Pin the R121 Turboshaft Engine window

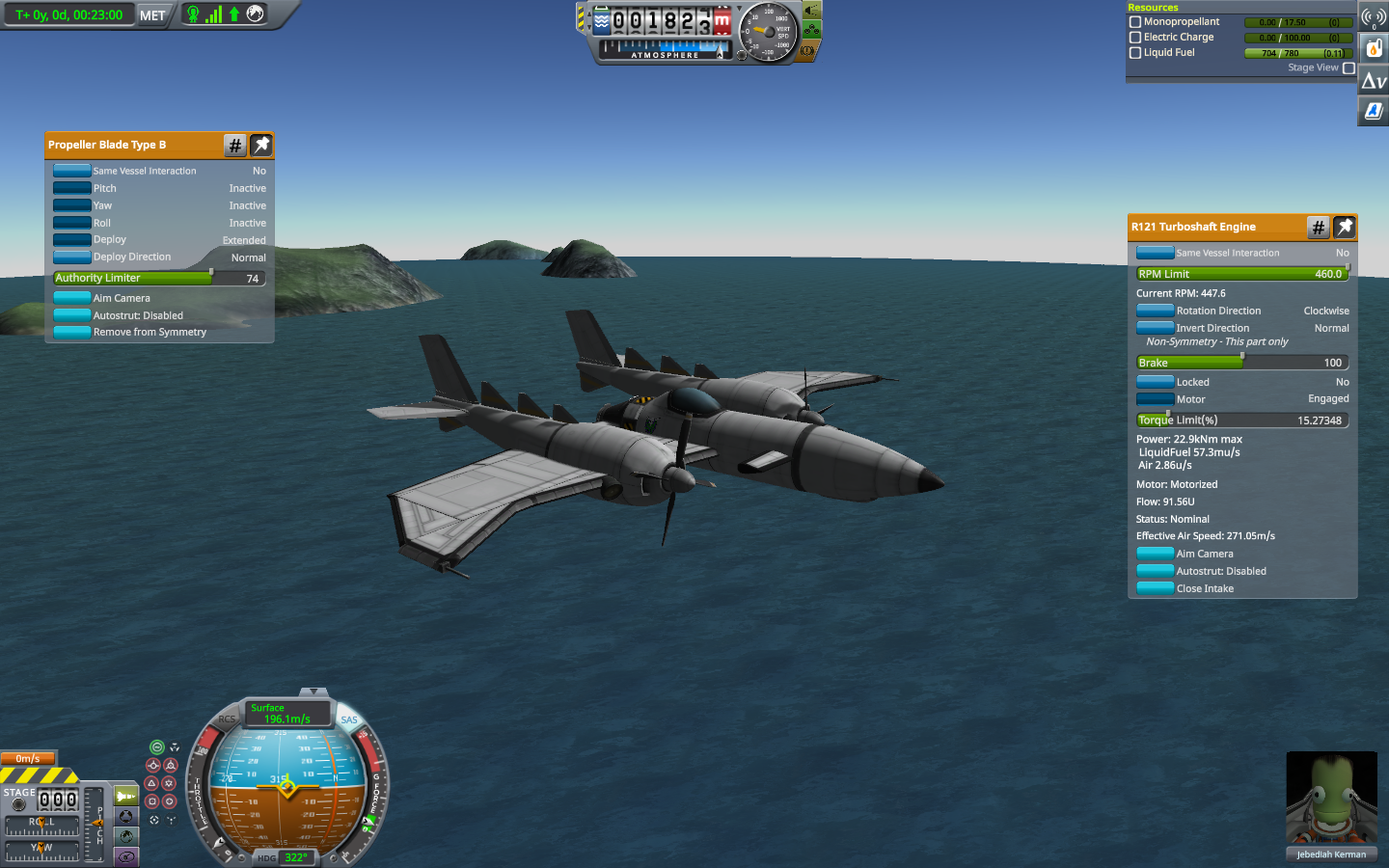(x=1345, y=227)
